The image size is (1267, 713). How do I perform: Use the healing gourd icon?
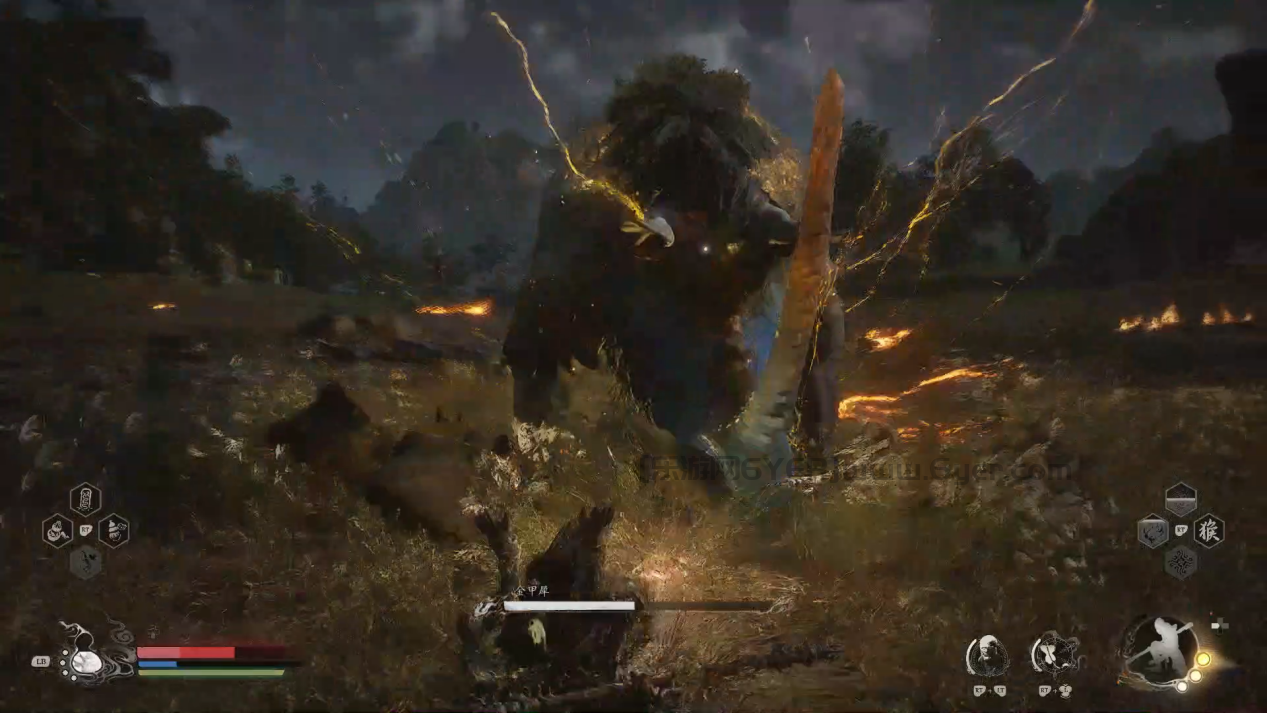(x=87, y=660)
